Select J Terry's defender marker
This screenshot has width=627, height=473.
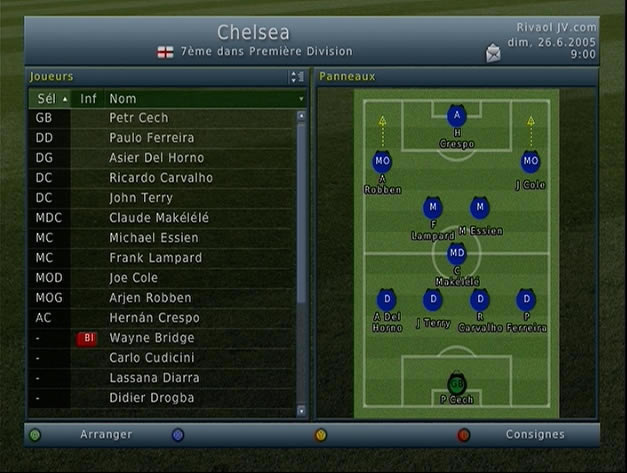click(432, 299)
